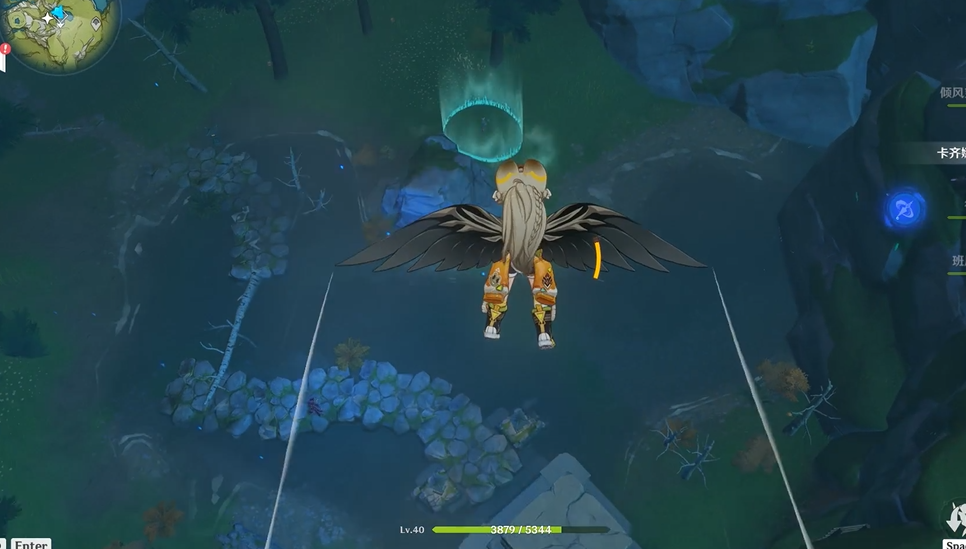Switch to party member 卡齐娜
The width and height of the screenshot is (966, 549).
(x=949, y=153)
